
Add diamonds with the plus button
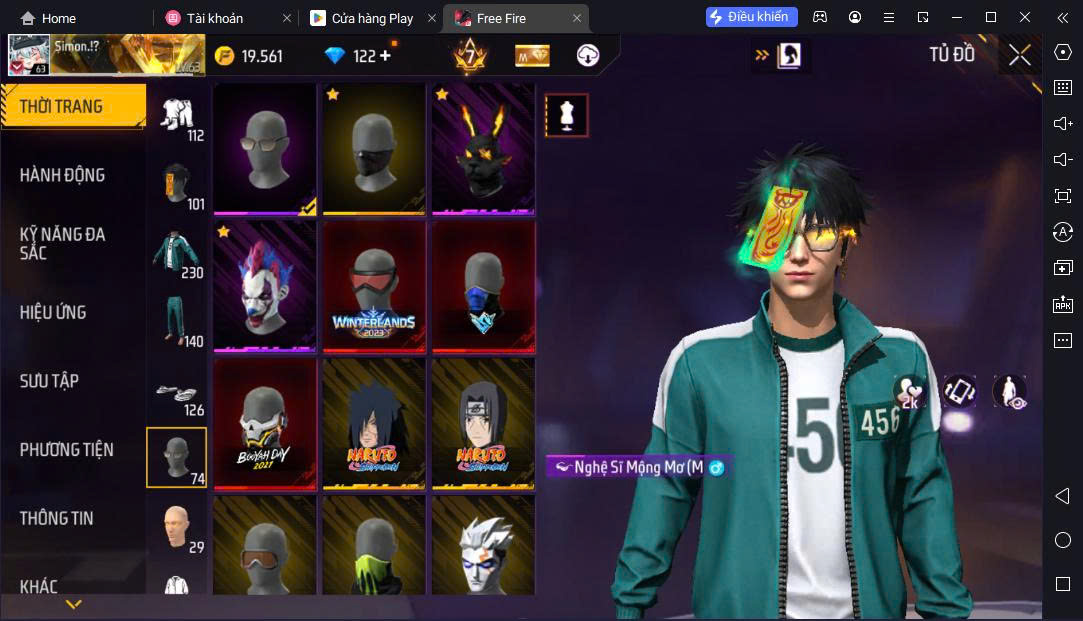(385, 56)
